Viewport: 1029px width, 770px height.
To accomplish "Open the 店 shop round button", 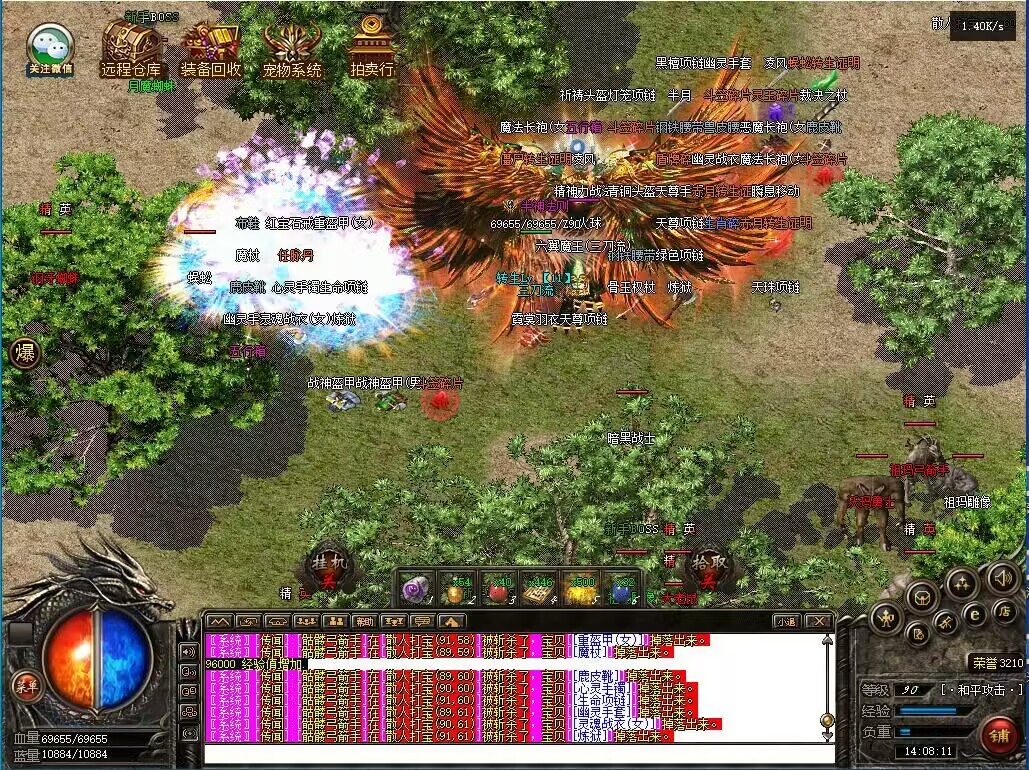I will [1007, 610].
